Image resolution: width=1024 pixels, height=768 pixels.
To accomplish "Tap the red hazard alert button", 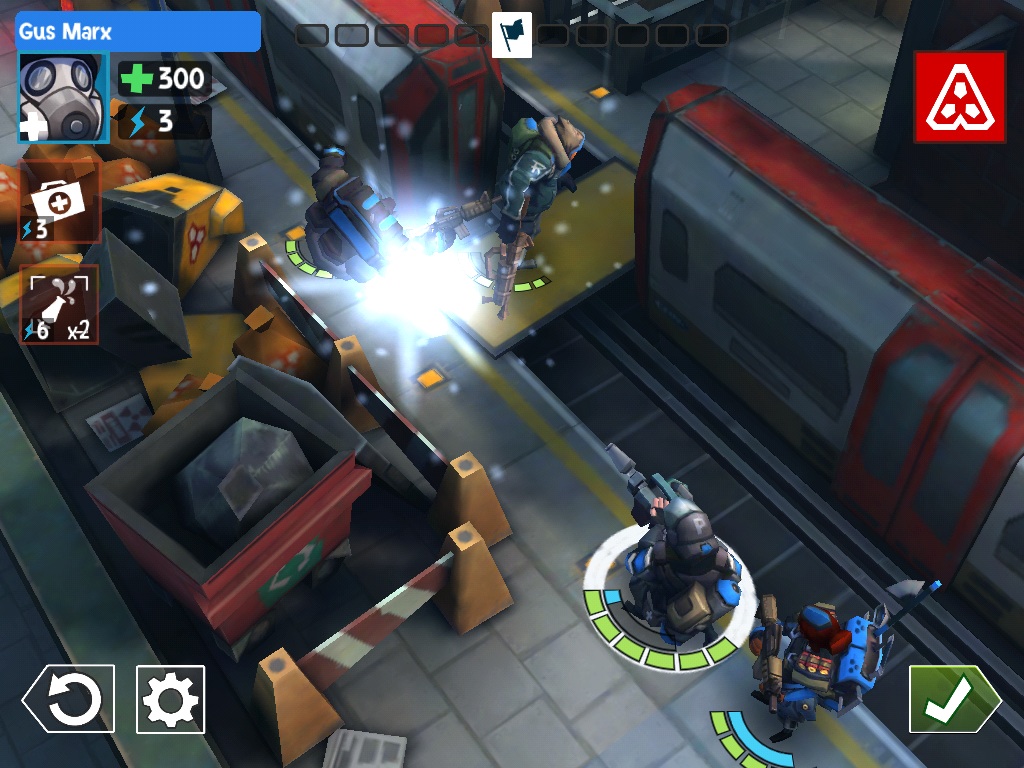I will point(959,97).
